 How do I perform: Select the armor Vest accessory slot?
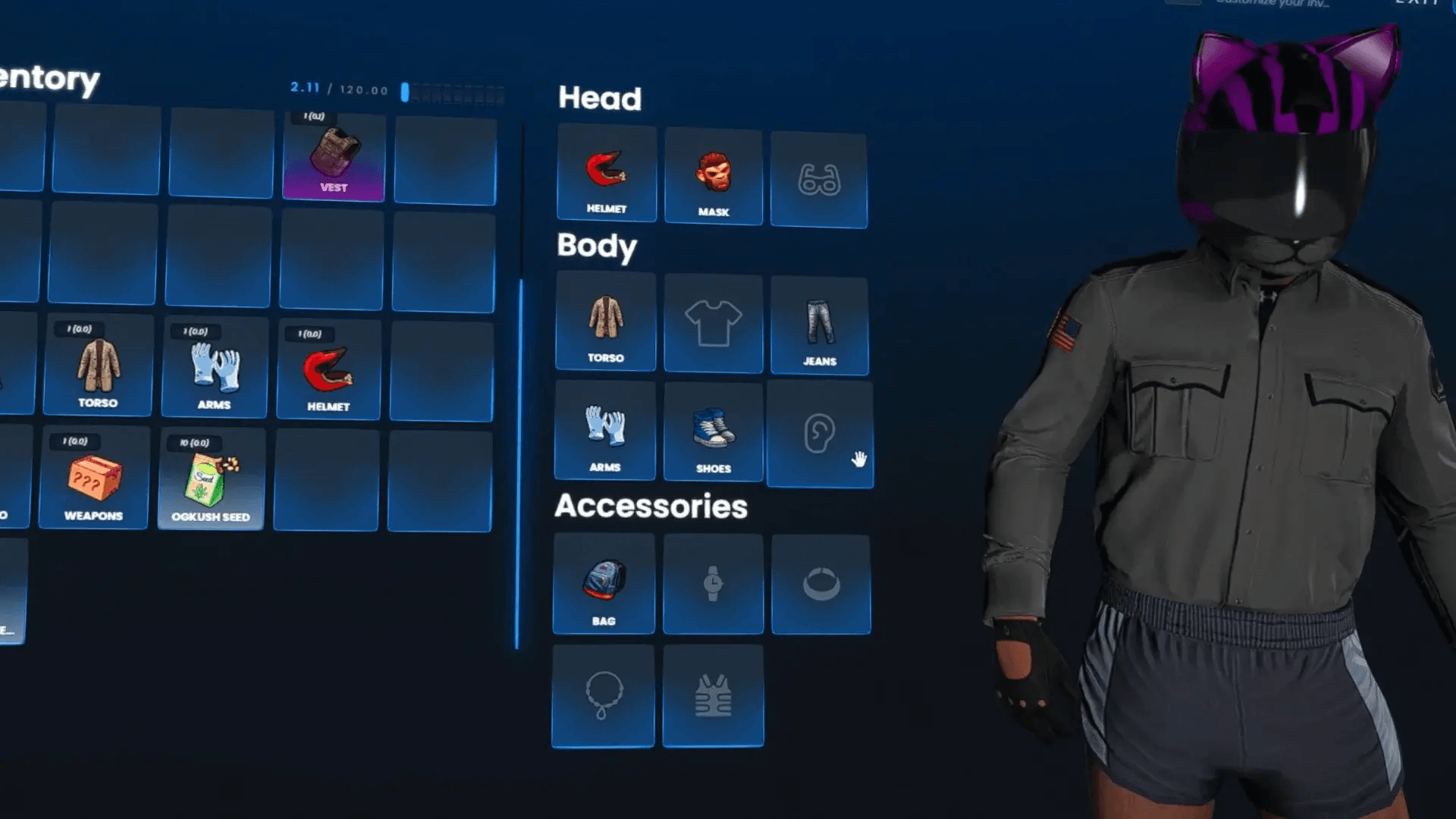click(x=713, y=694)
